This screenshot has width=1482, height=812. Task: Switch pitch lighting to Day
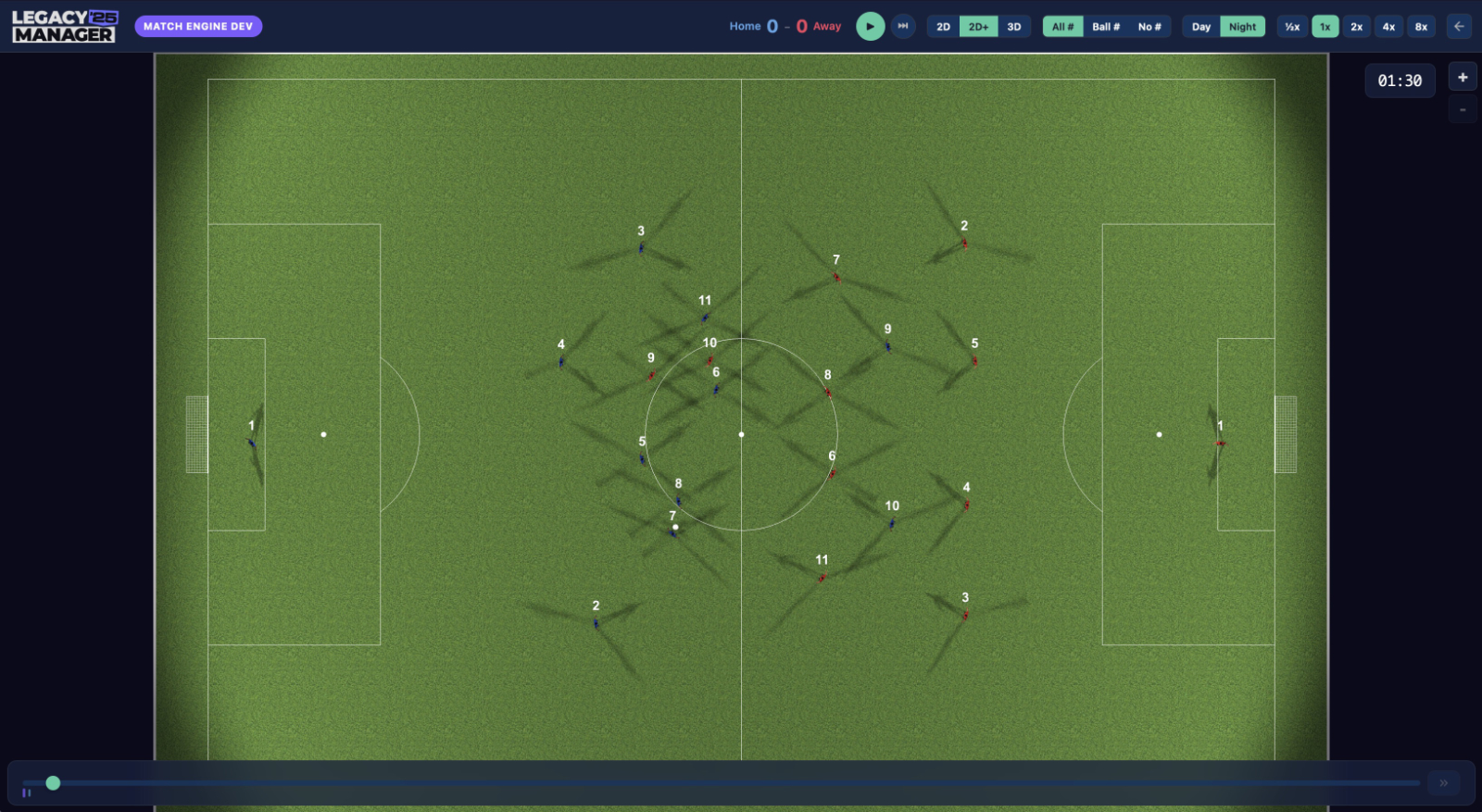point(1201,27)
